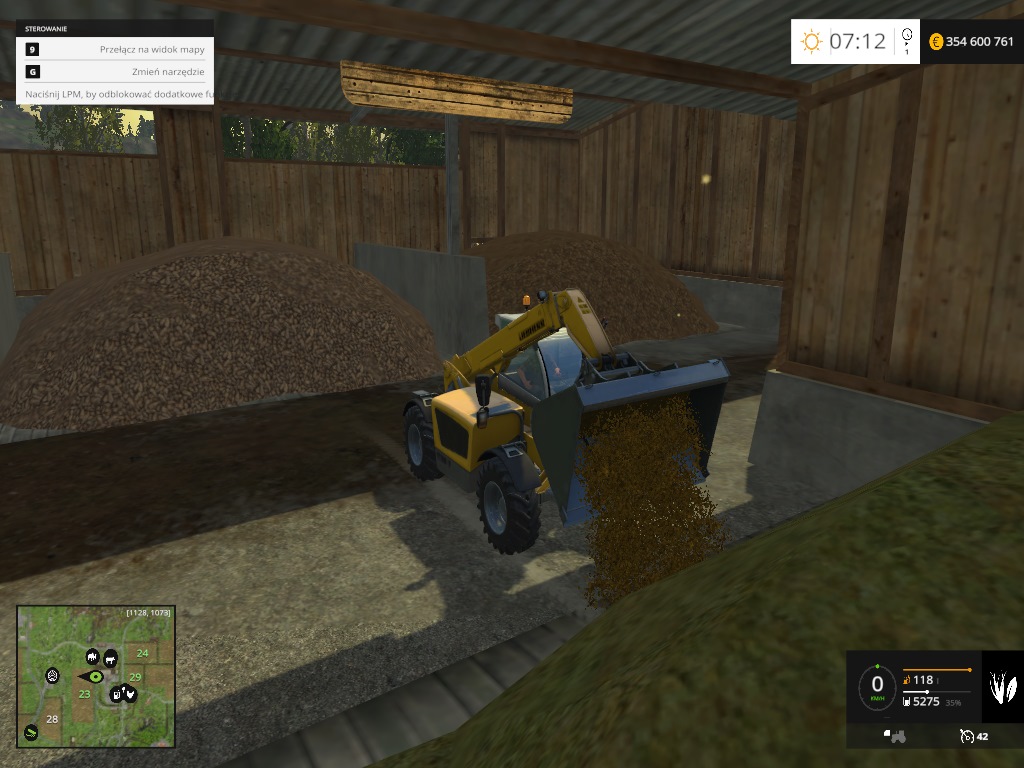Select the time scale clock icon
Viewport: 1024px width, 768px height.
coord(906,40)
